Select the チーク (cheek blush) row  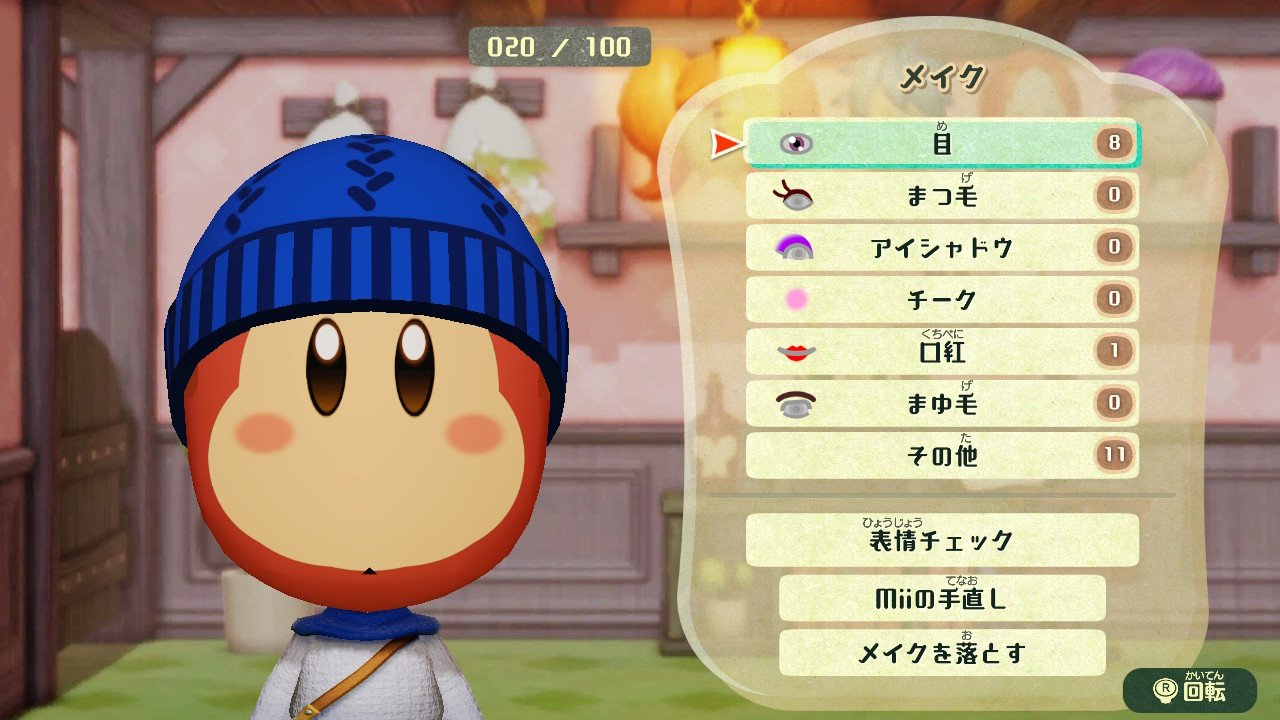[x=941, y=300]
